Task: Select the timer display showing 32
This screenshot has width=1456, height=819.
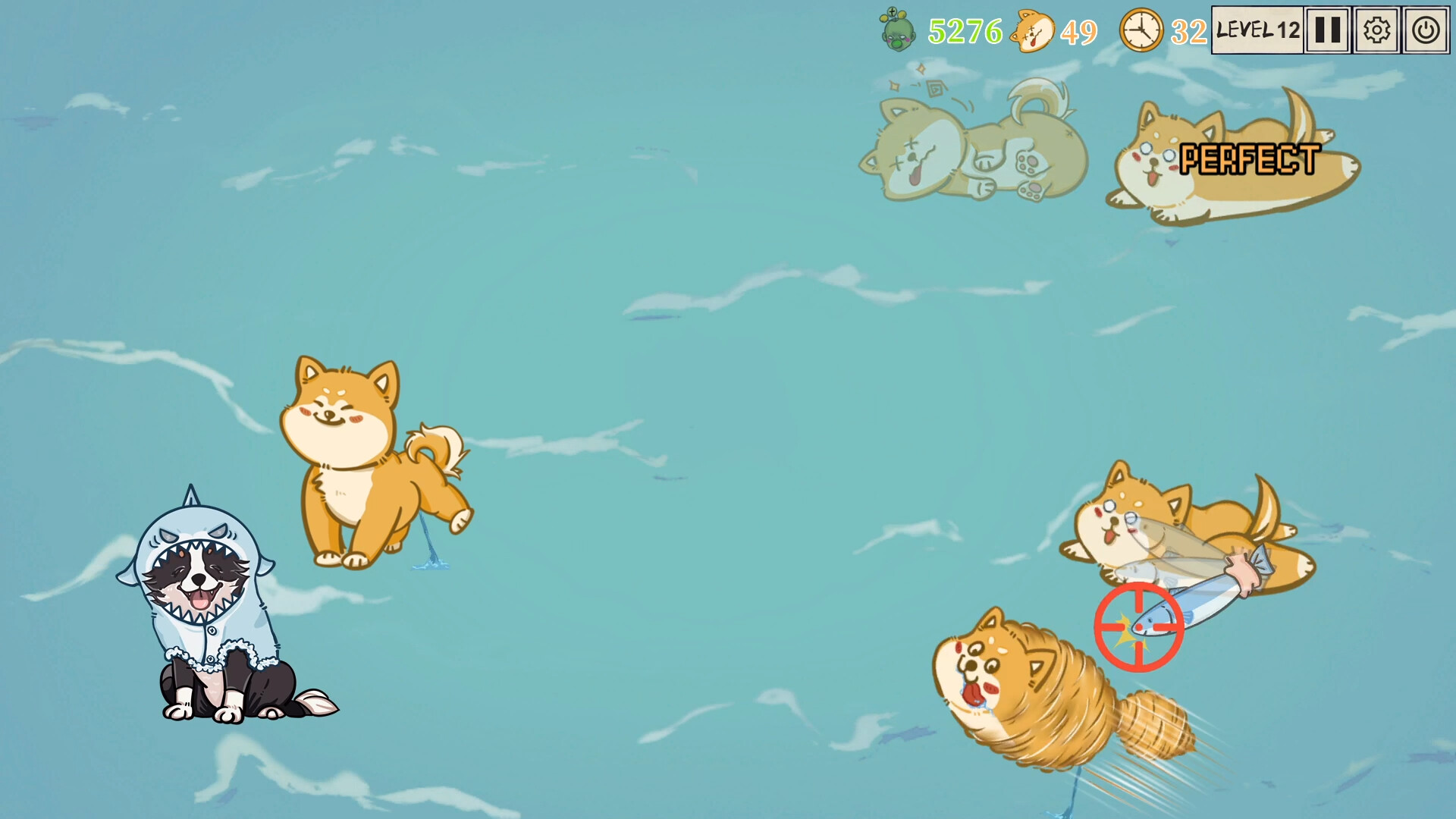Action: [1186, 32]
